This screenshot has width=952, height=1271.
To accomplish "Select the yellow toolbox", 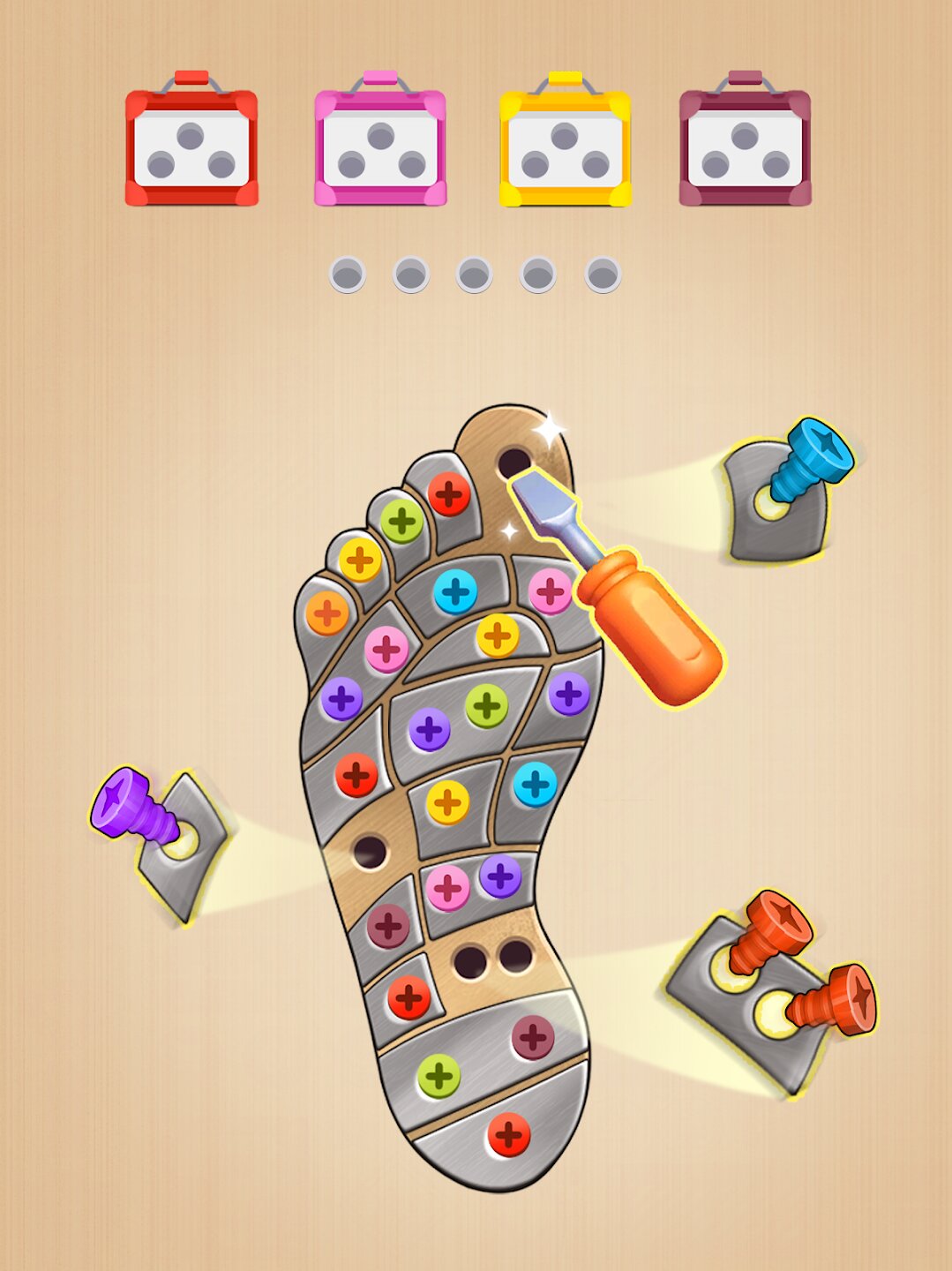I will point(566,141).
